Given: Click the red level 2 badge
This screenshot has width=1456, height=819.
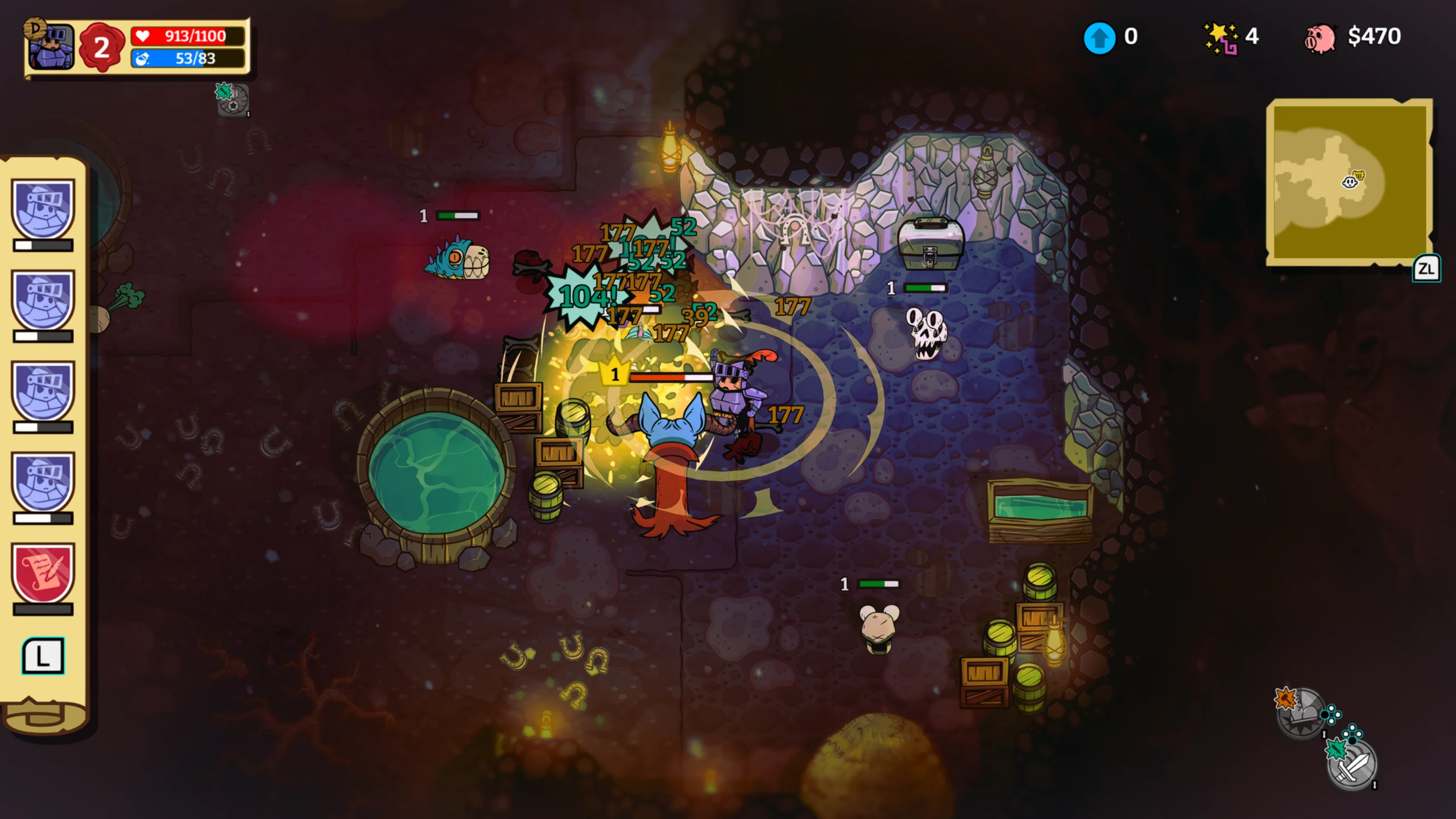Looking at the screenshot, I should [101, 47].
